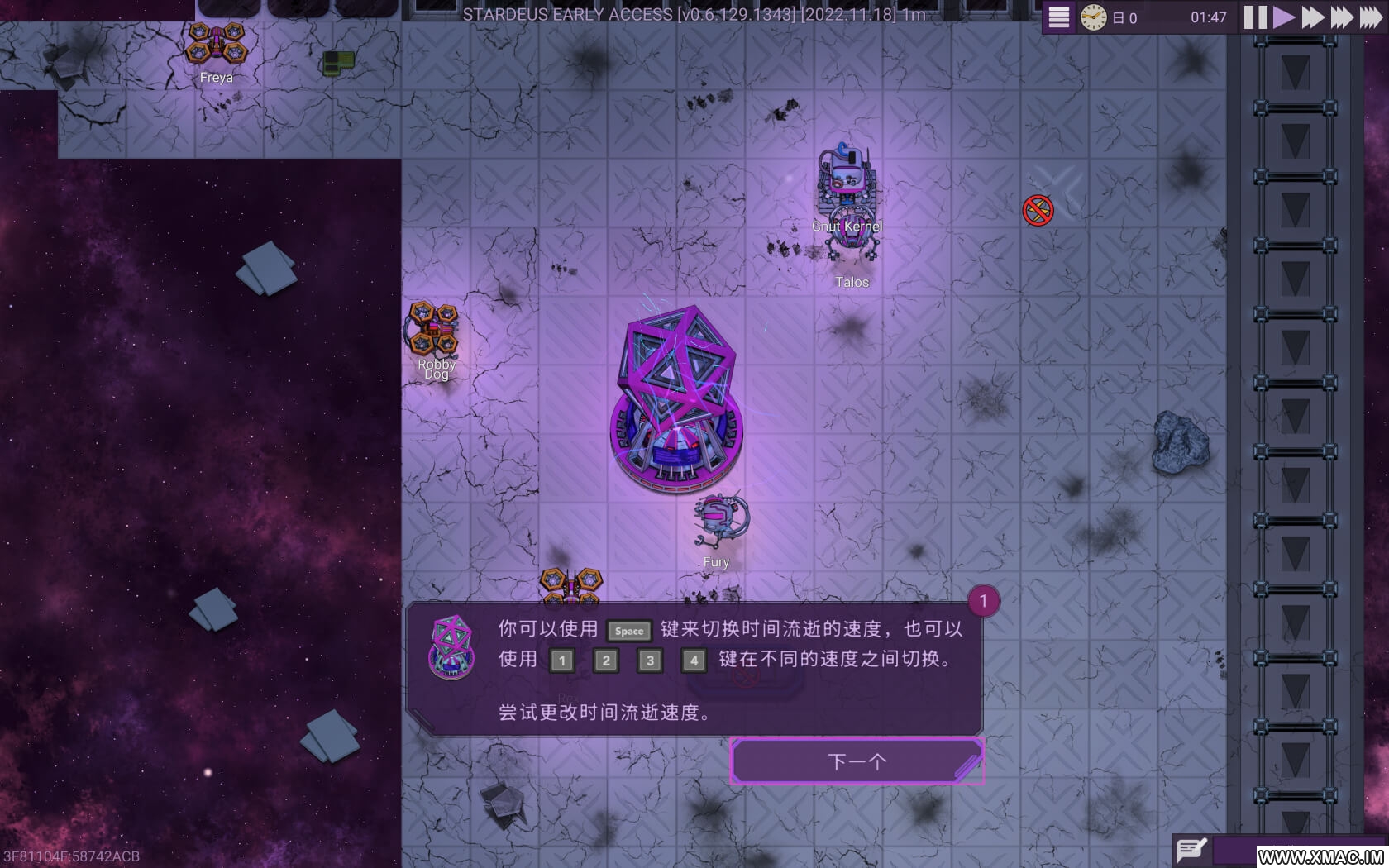This screenshot has width=1389, height=868.
Task: Open the clock icon by the day counter
Action: pos(1093,17)
